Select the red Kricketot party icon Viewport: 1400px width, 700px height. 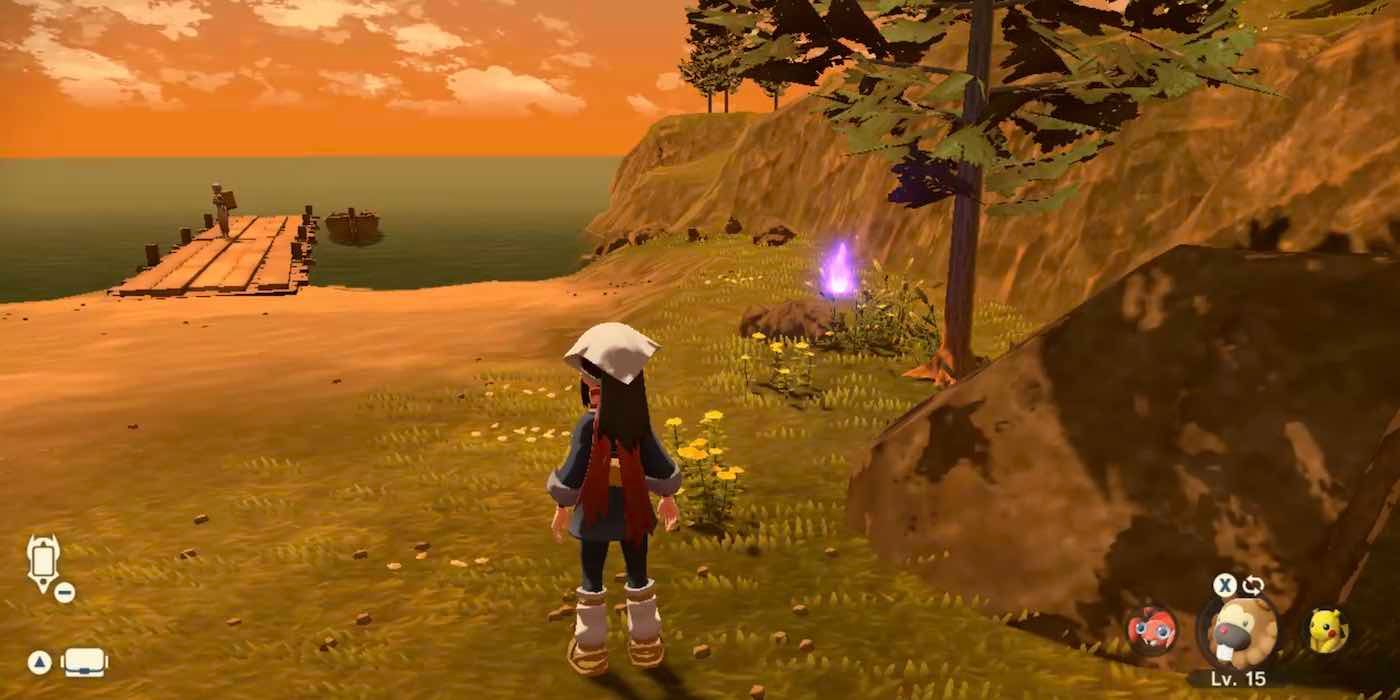[x=1151, y=631]
